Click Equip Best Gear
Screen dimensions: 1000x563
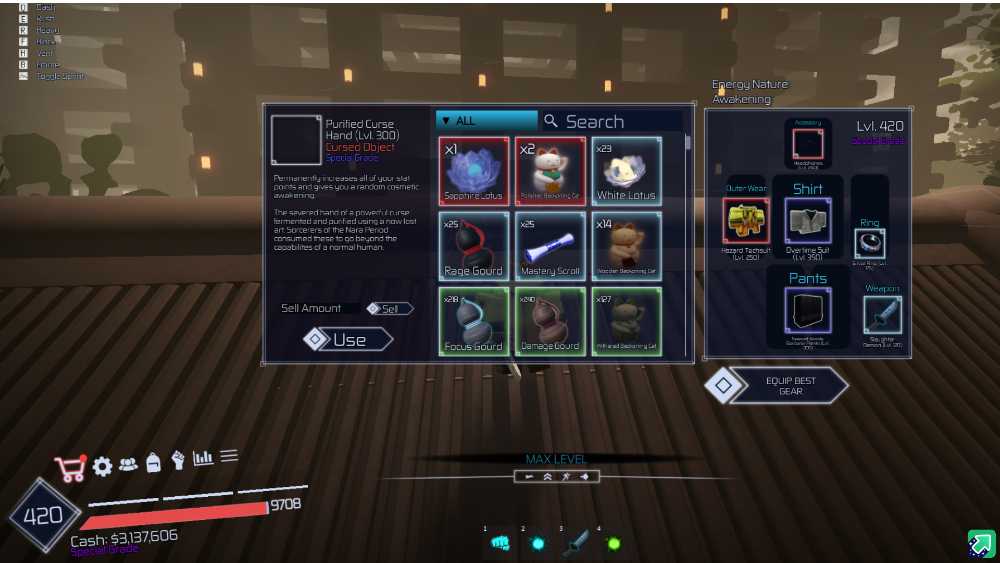[x=790, y=386]
